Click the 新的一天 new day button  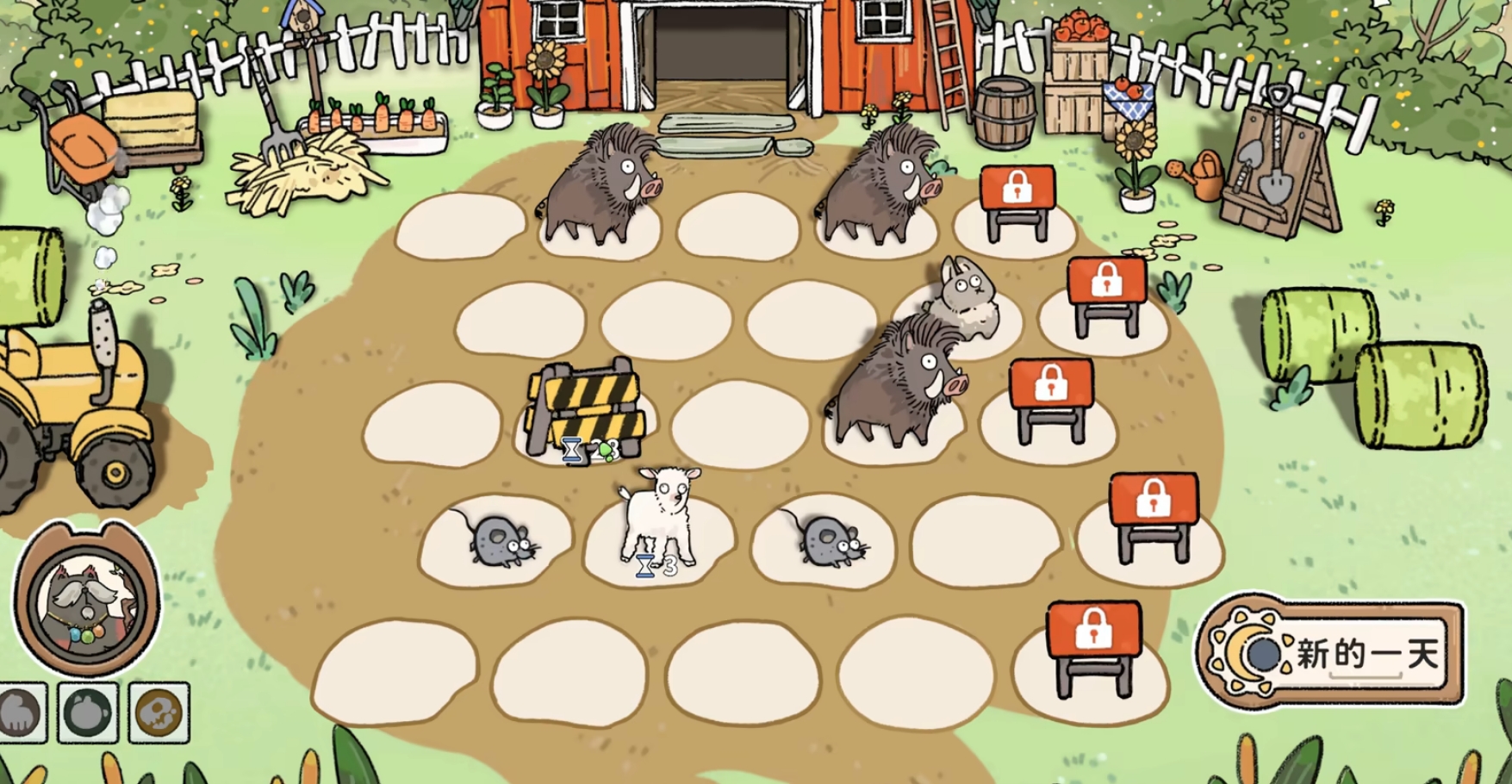click(x=1332, y=653)
